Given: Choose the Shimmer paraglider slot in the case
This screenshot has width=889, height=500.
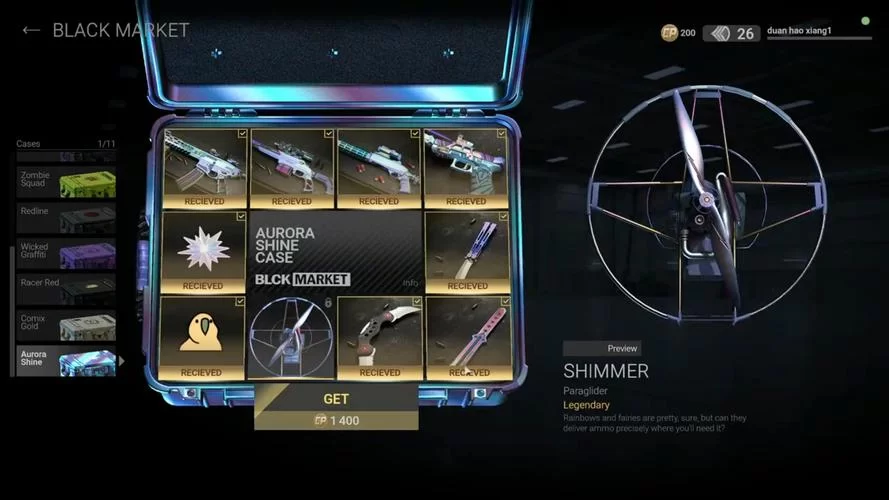Looking at the screenshot, I should pyautogui.click(x=291, y=337).
